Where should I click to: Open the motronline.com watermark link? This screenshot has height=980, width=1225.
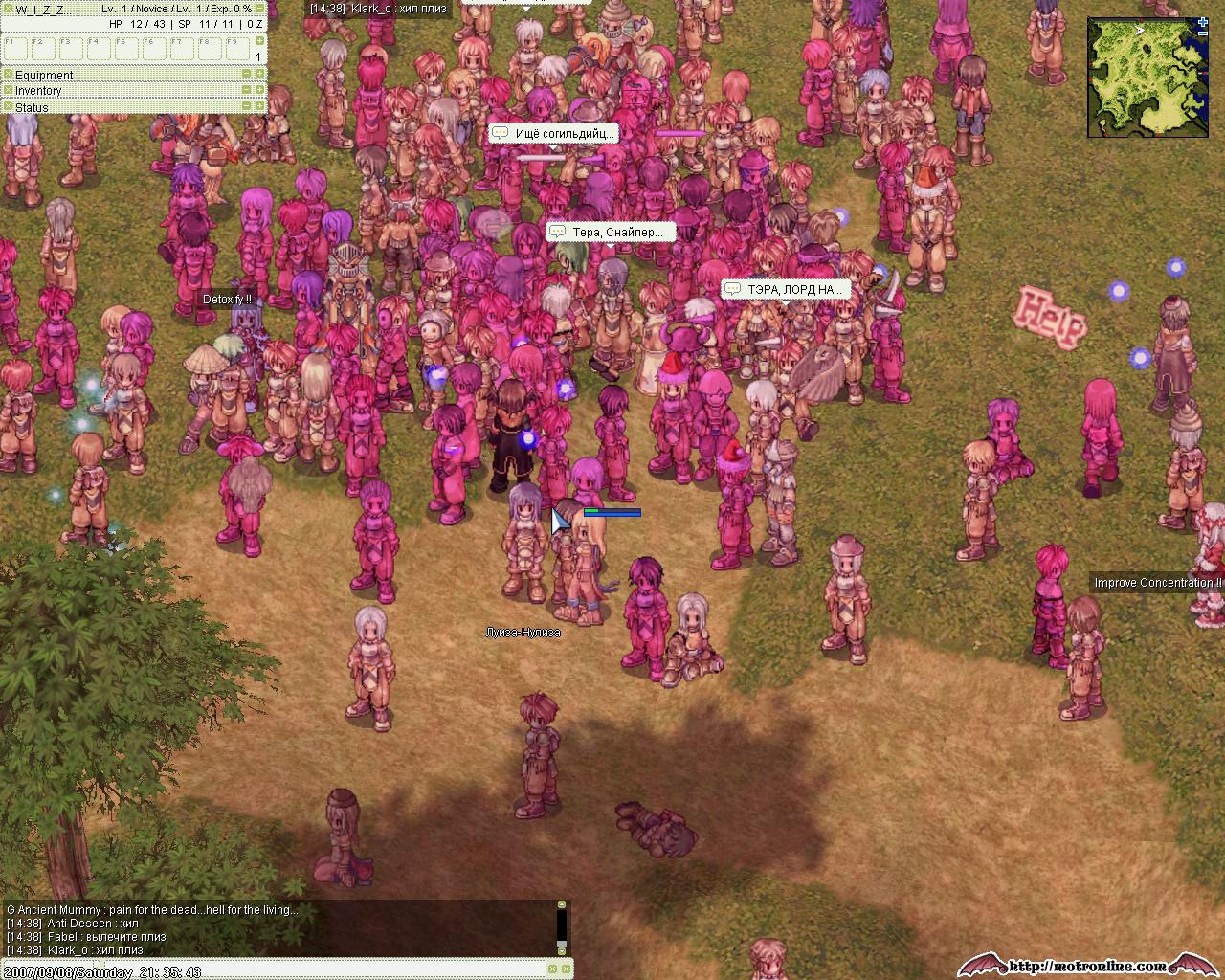click(x=1091, y=966)
